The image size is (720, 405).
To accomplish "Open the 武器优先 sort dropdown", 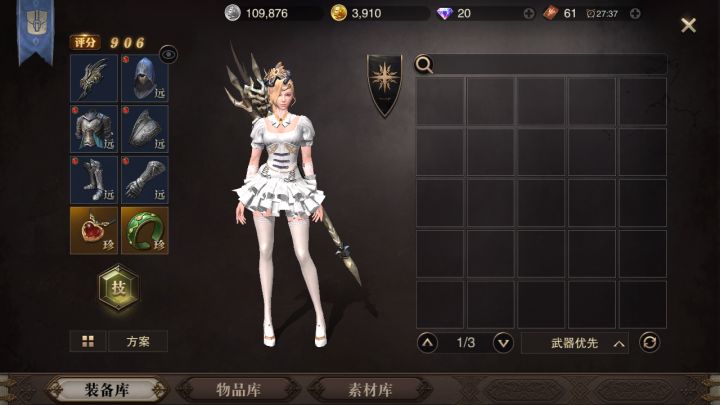I will [x=575, y=343].
